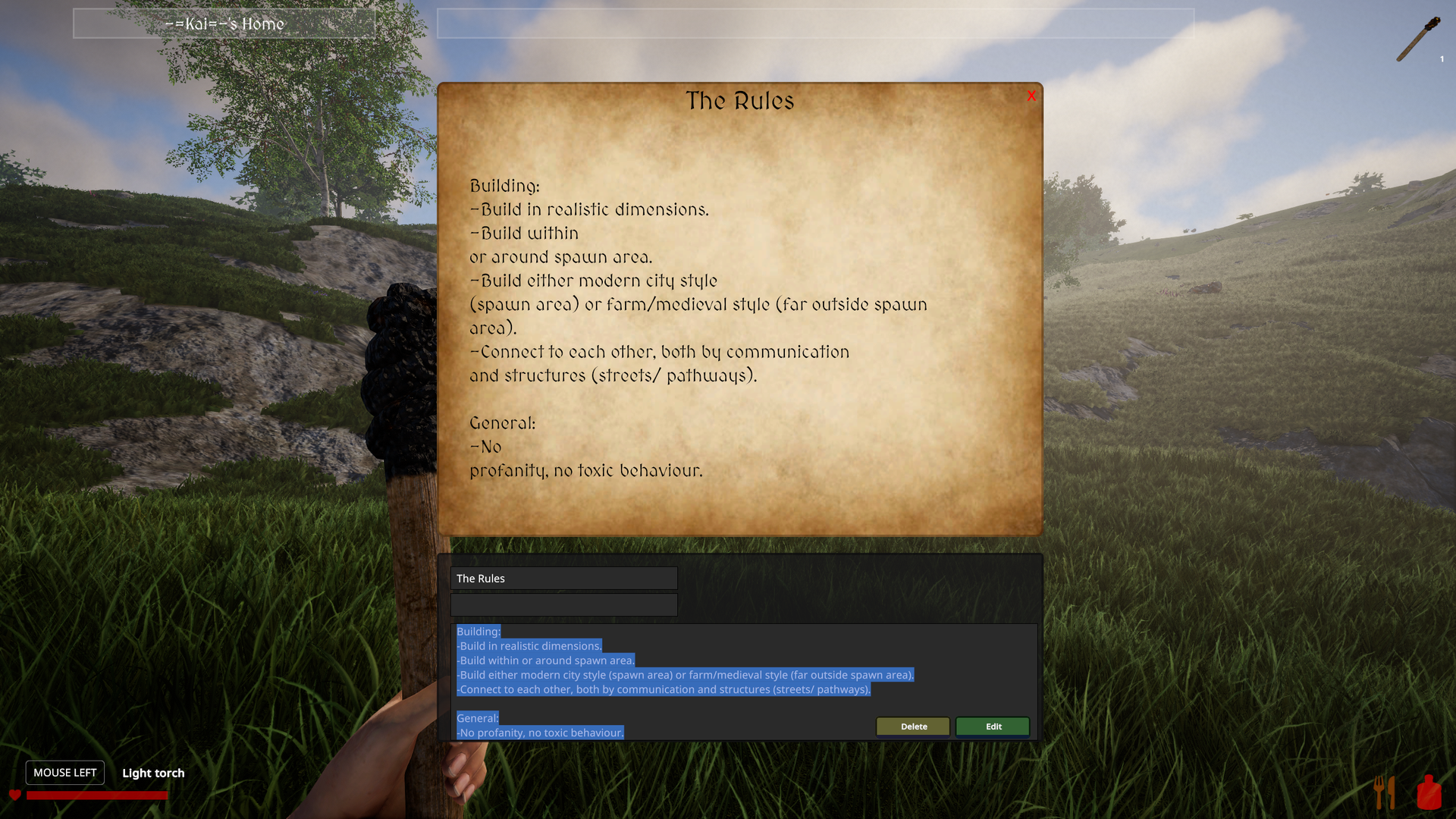The height and width of the screenshot is (819, 1456).
Task: Delete the rules note
Action: click(913, 726)
